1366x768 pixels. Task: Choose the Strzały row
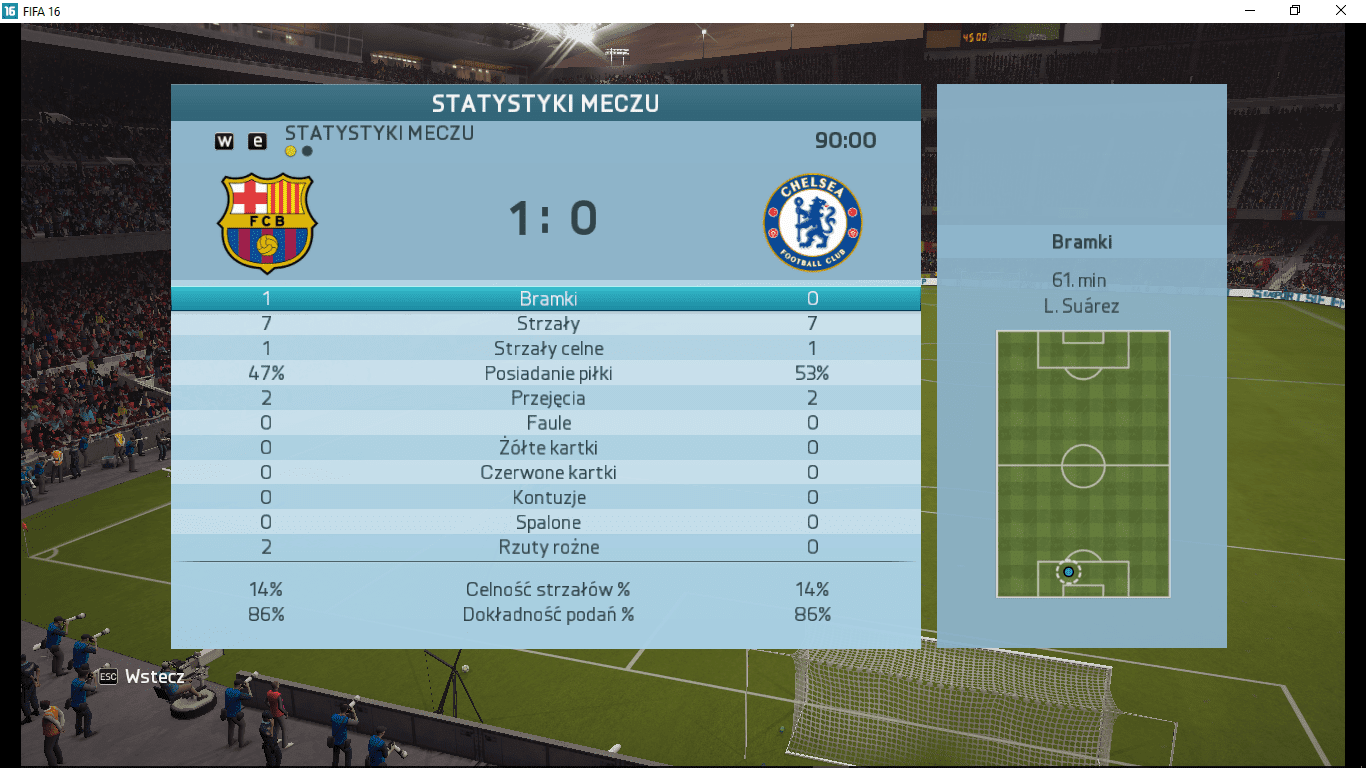[x=546, y=324]
